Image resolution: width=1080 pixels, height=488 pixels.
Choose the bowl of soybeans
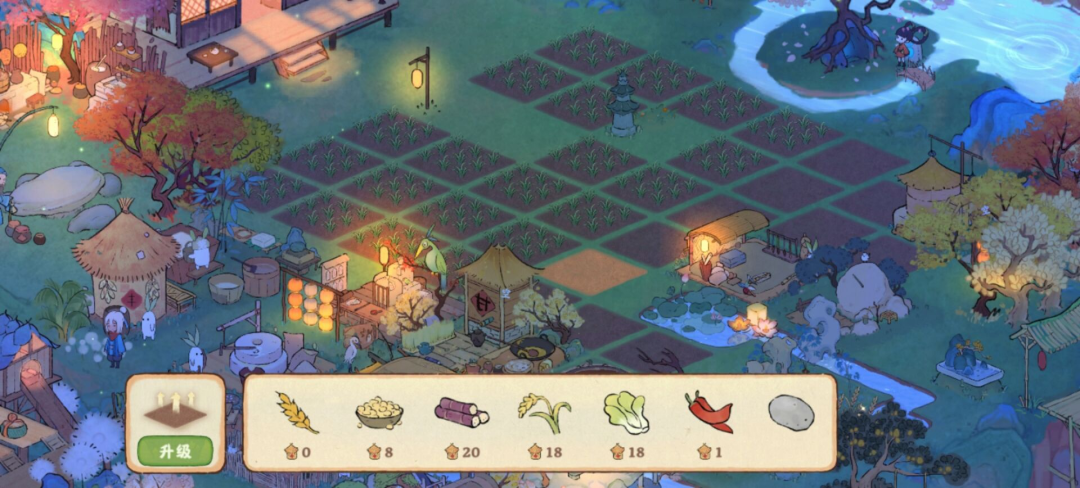(380, 413)
